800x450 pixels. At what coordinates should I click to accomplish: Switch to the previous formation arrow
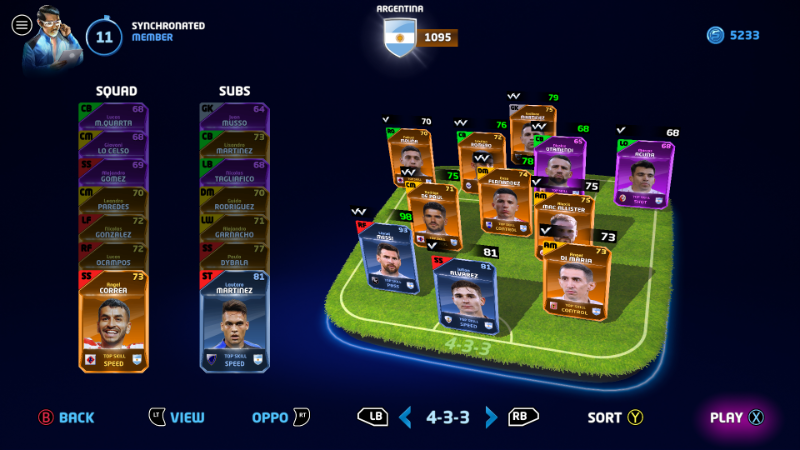pos(405,417)
